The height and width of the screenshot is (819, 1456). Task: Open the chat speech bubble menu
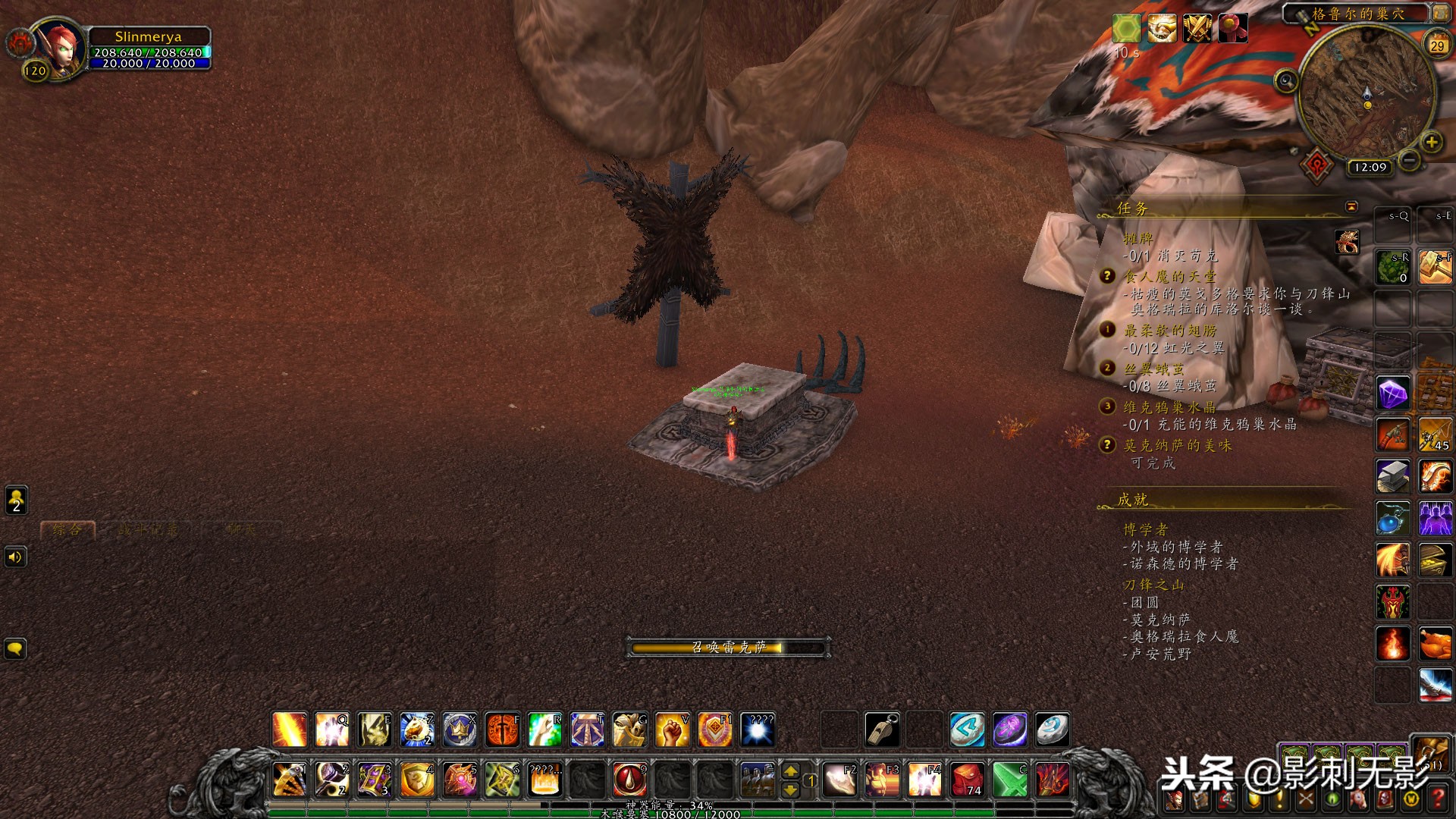point(15,649)
